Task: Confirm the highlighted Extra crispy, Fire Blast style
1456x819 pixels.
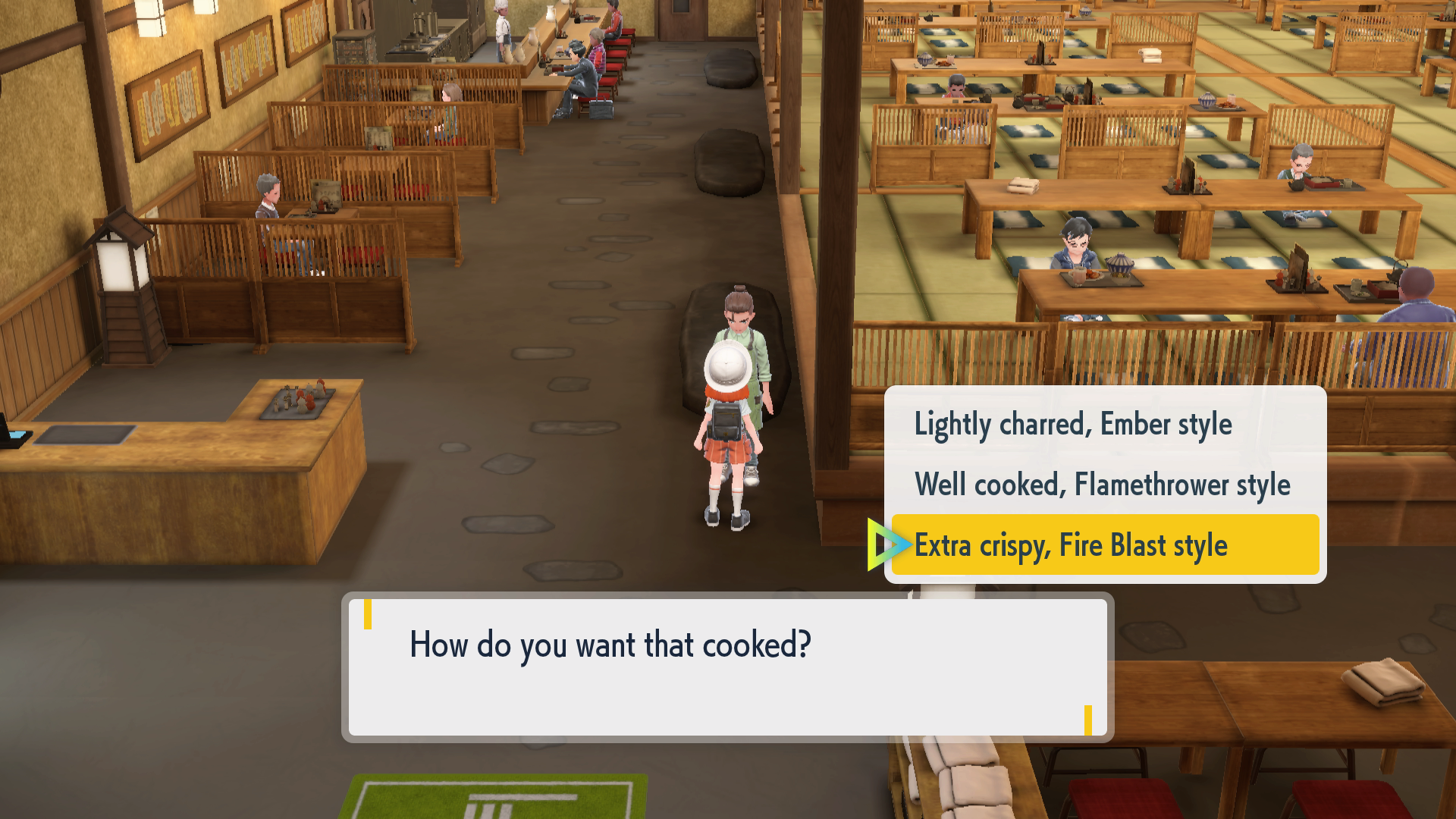Action: (1072, 544)
